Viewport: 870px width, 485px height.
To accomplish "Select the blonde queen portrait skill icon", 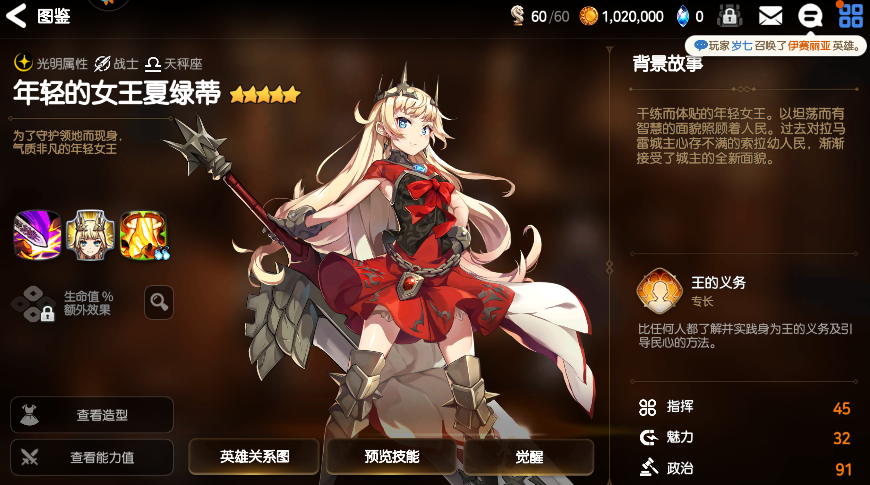I will (90, 235).
